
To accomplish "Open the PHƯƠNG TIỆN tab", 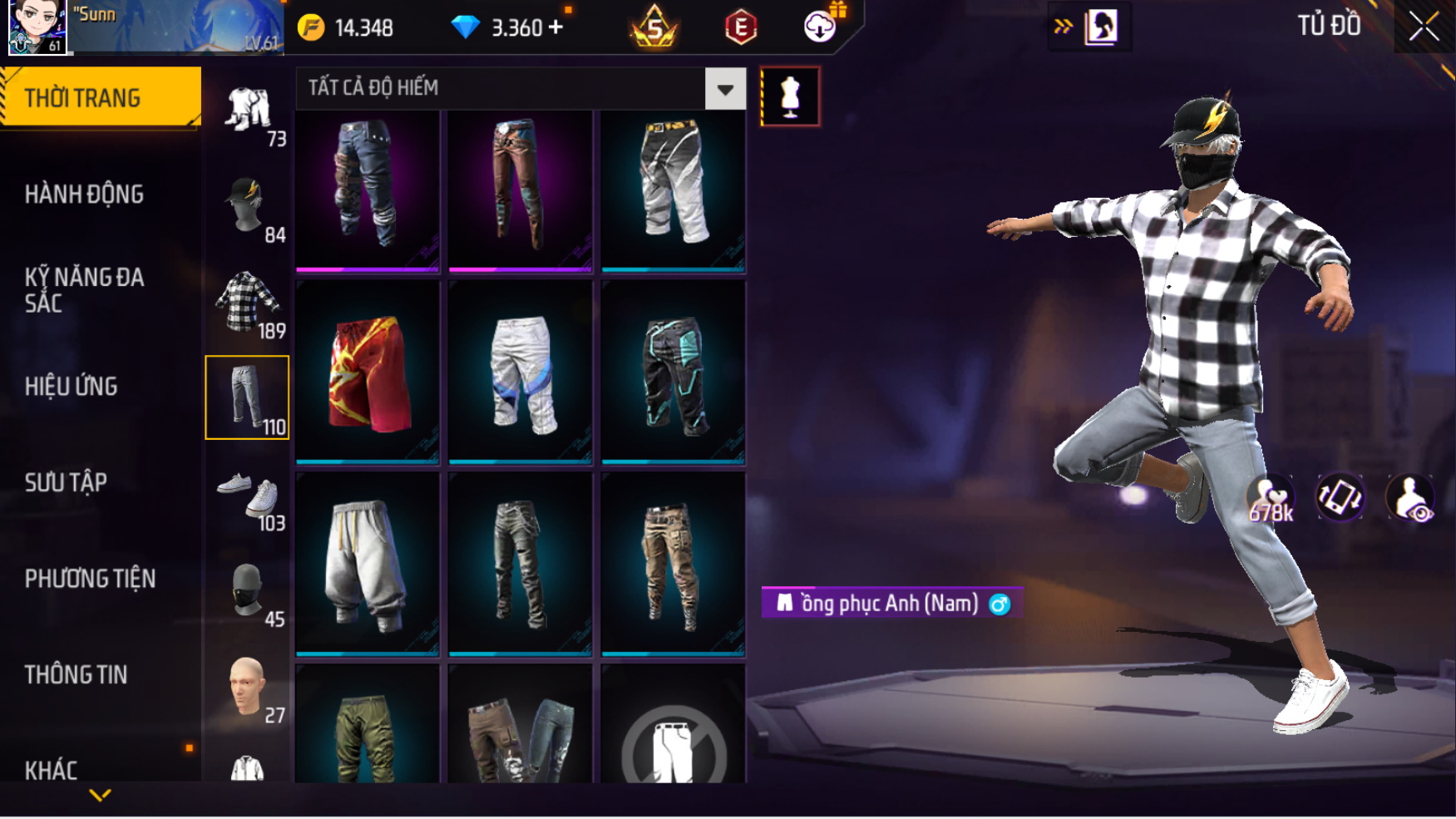I will pyautogui.click(x=90, y=579).
